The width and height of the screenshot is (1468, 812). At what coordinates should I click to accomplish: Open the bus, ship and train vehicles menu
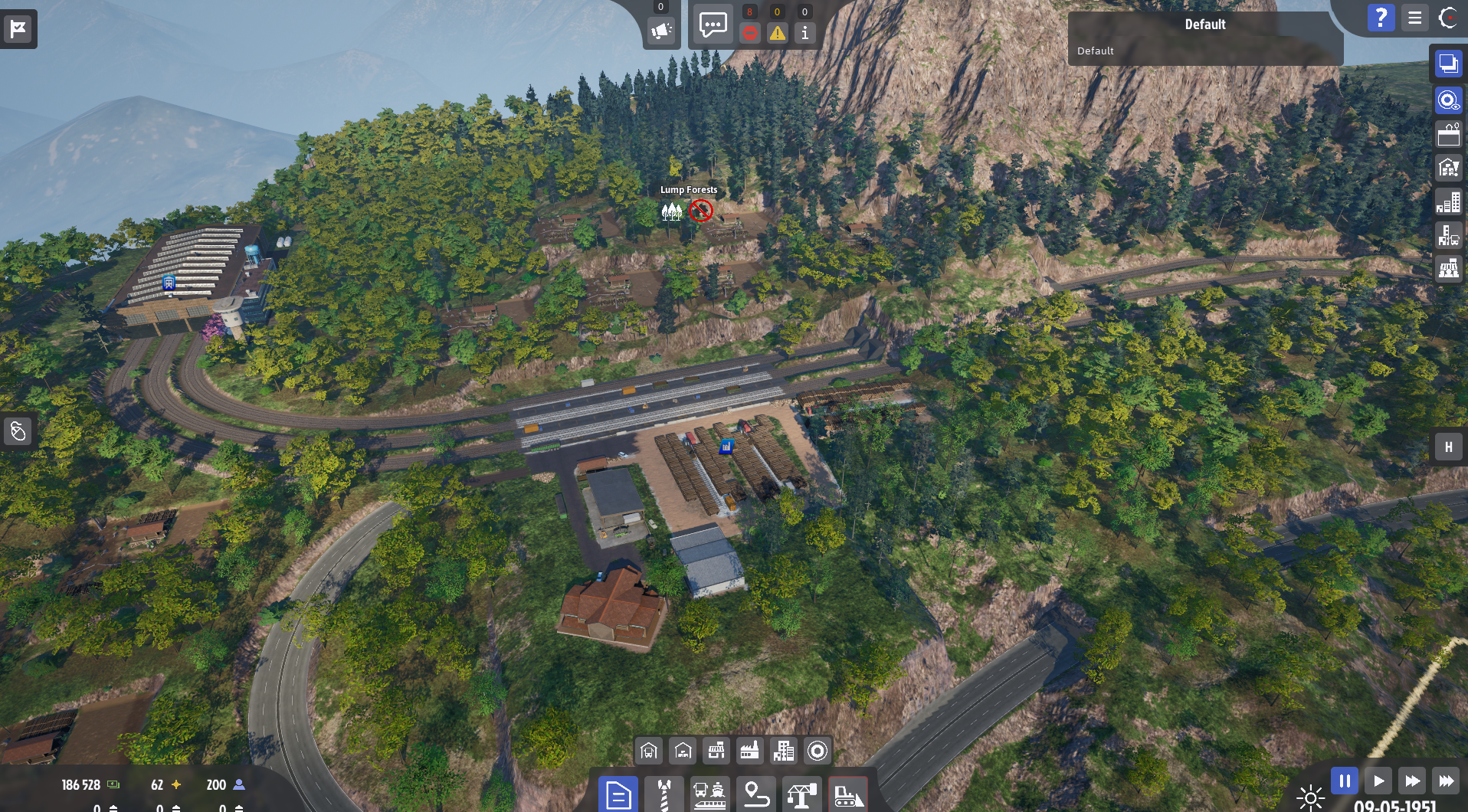point(709,795)
